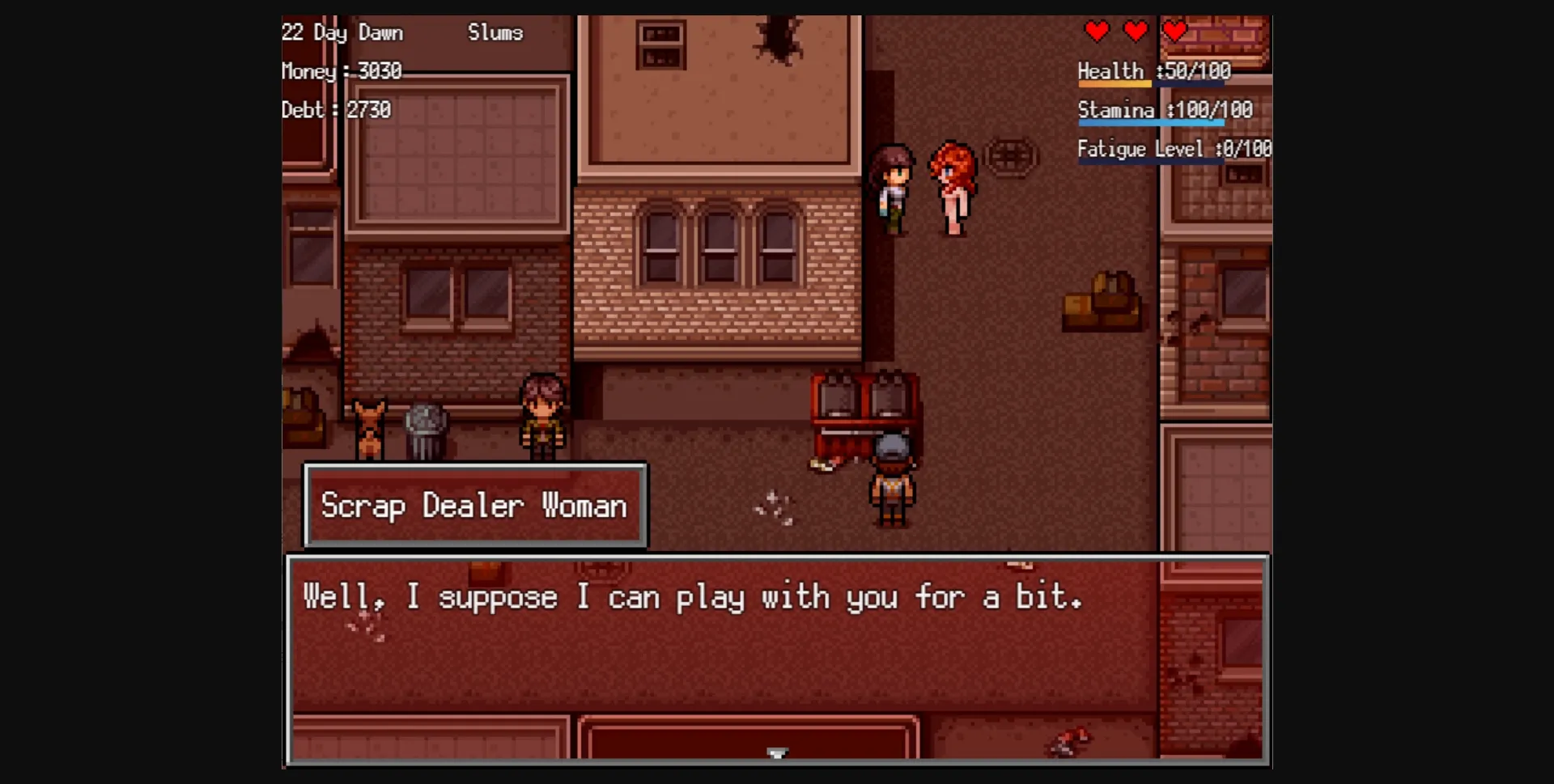Click the 22 Day Dawn label
Image resolution: width=1554 pixels, height=784 pixels.
coord(342,32)
